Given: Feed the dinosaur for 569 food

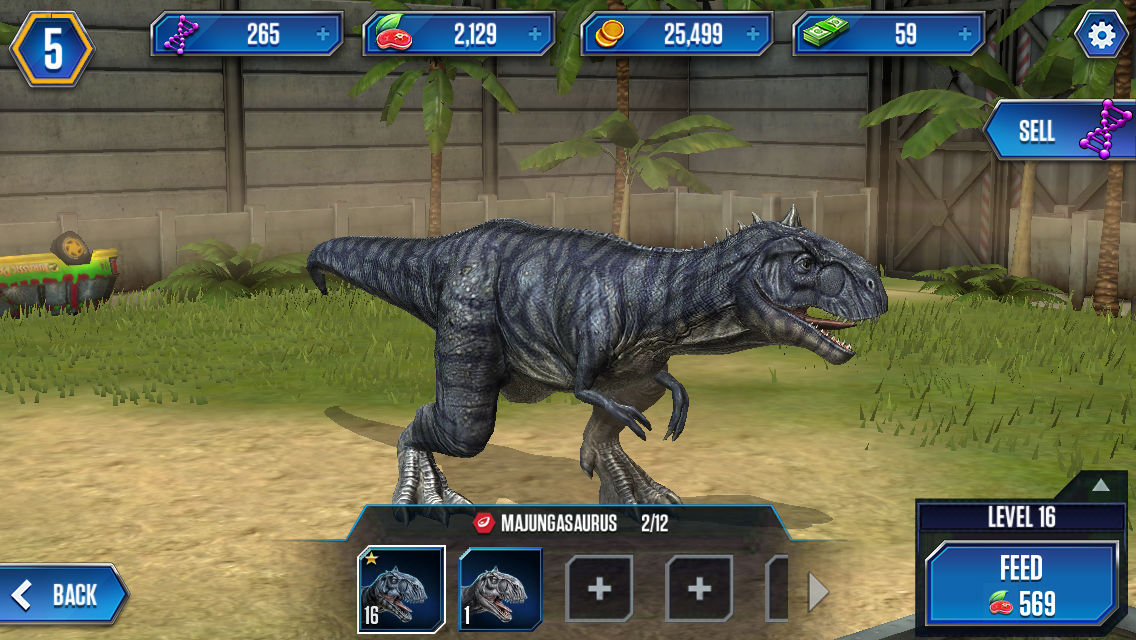Looking at the screenshot, I should coord(1021,585).
